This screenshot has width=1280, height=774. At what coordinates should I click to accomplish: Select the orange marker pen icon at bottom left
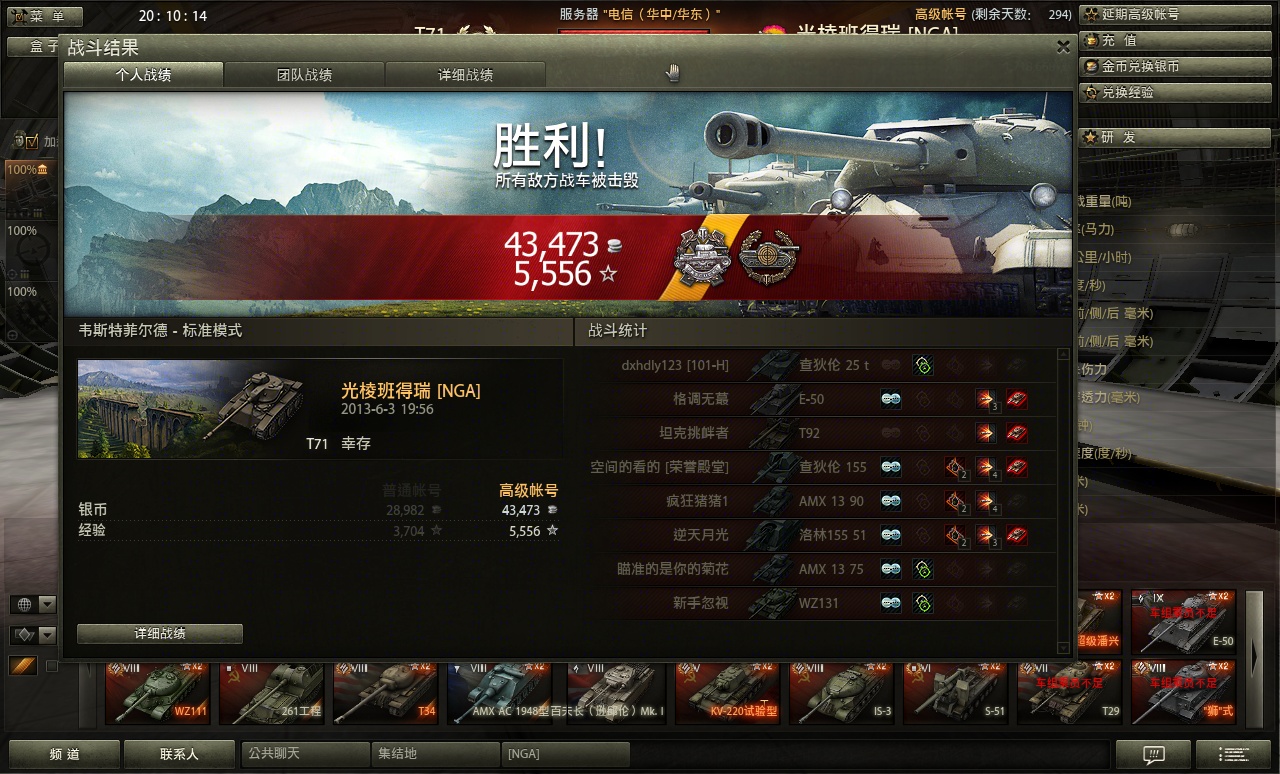(23, 665)
